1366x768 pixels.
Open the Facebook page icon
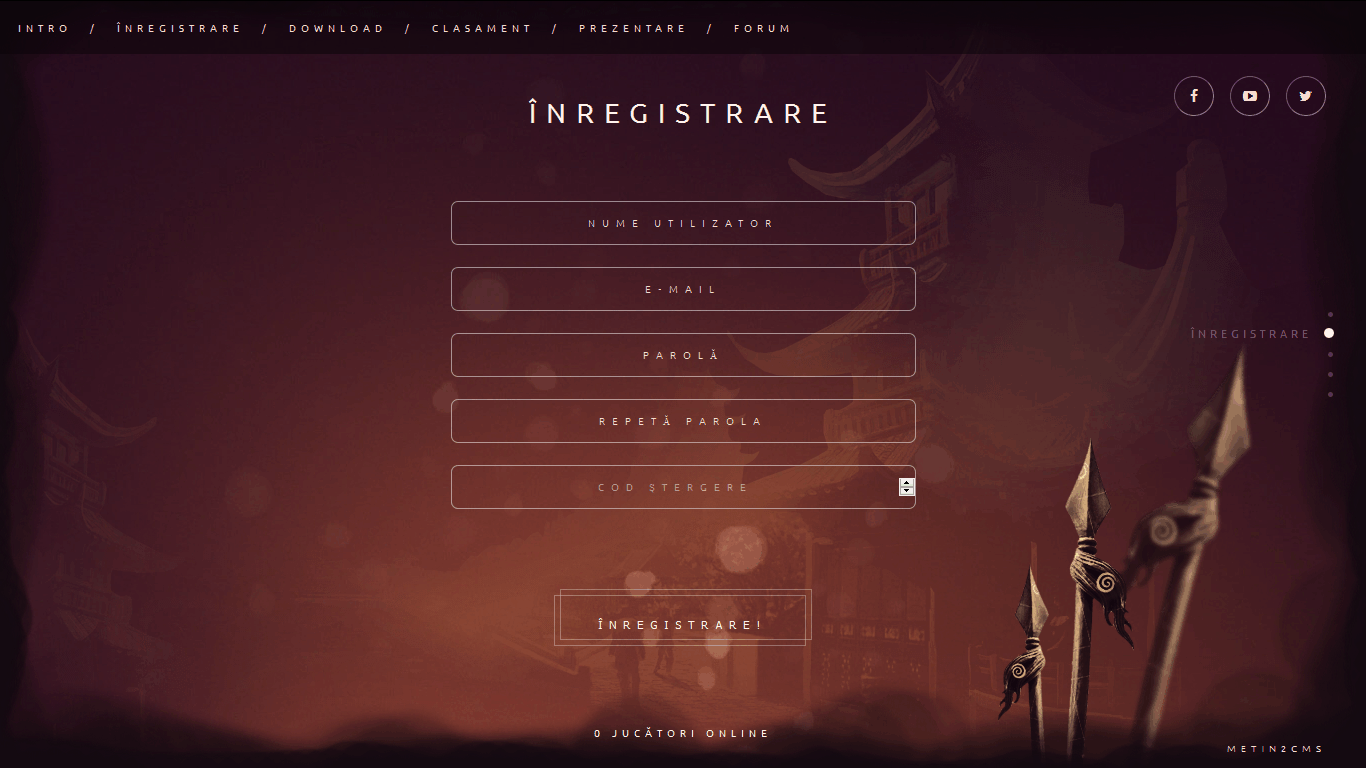click(1193, 96)
